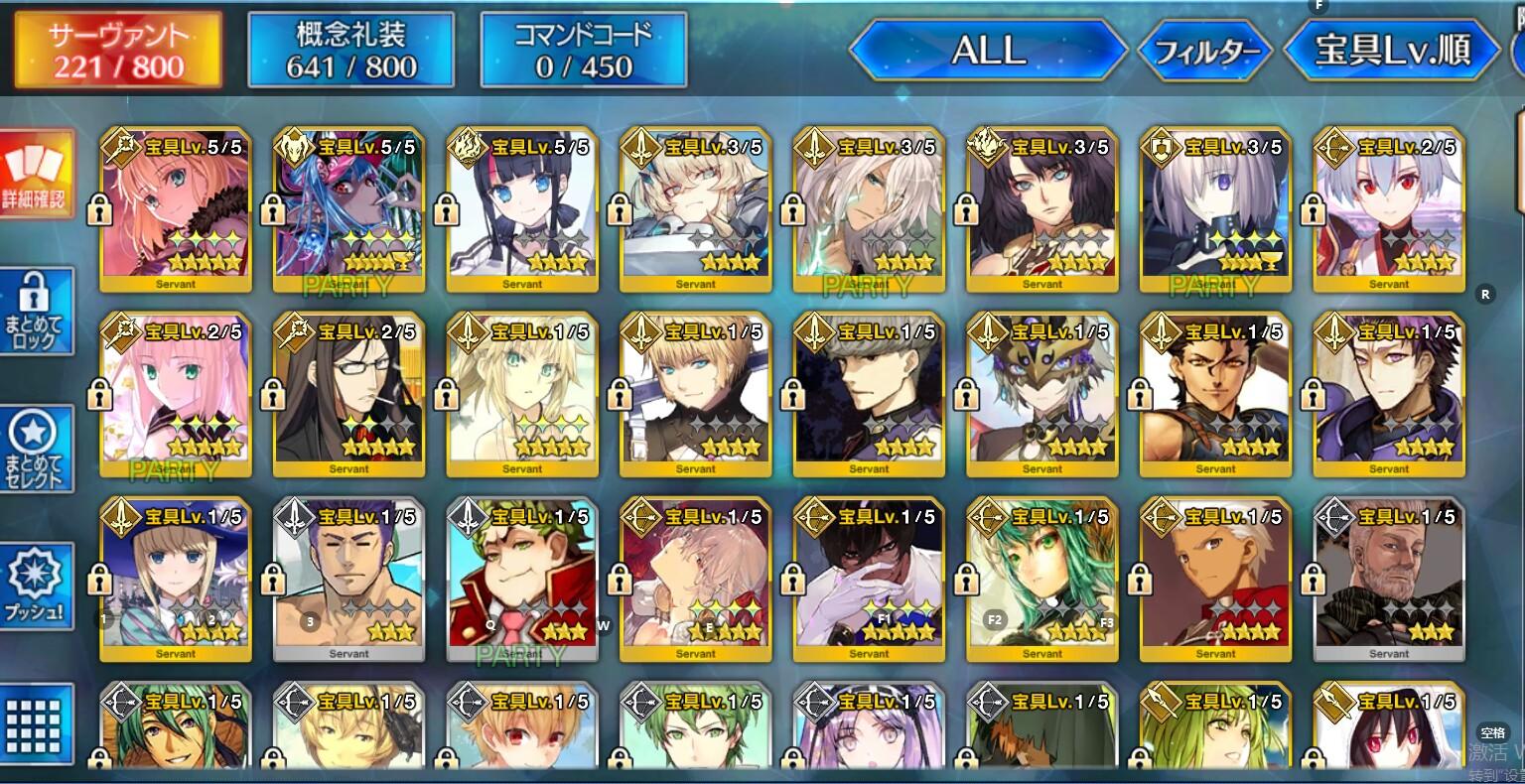The width and height of the screenshot is (1525, 784).
Task: Switch to the サーヴァント tab
Action: [118, 52]
